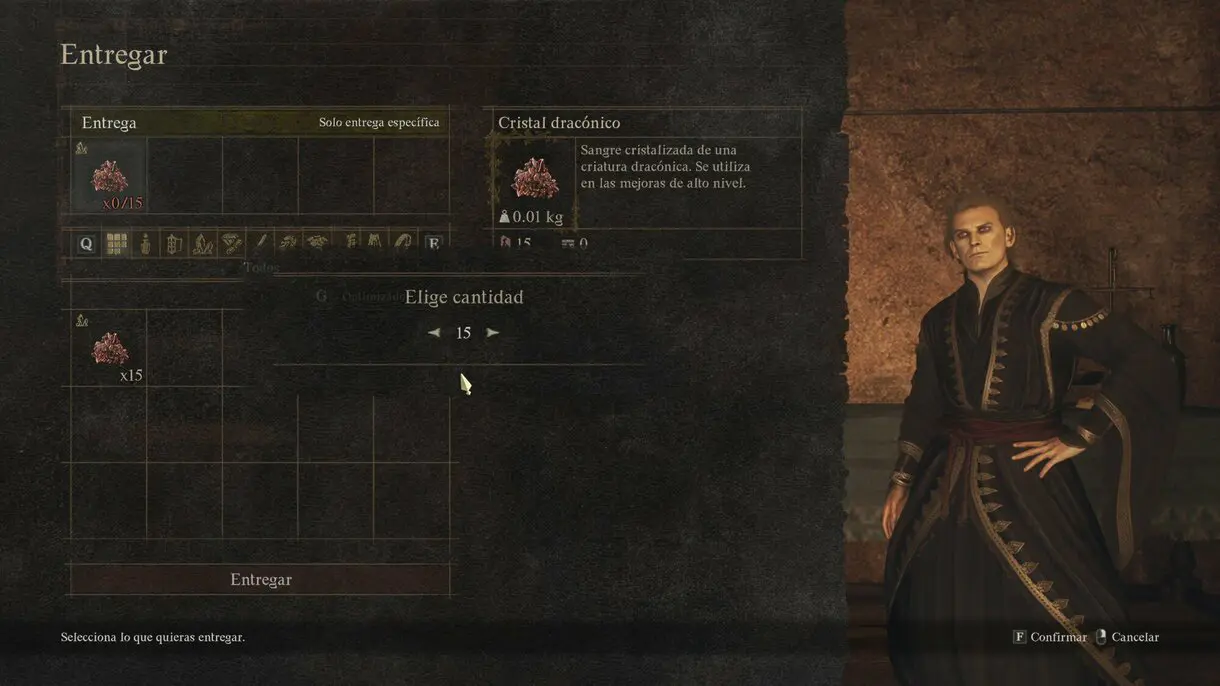Viewport: 1220px width, 686px height.
Task: Open the lantern category tab
Action: coord(174,243)
